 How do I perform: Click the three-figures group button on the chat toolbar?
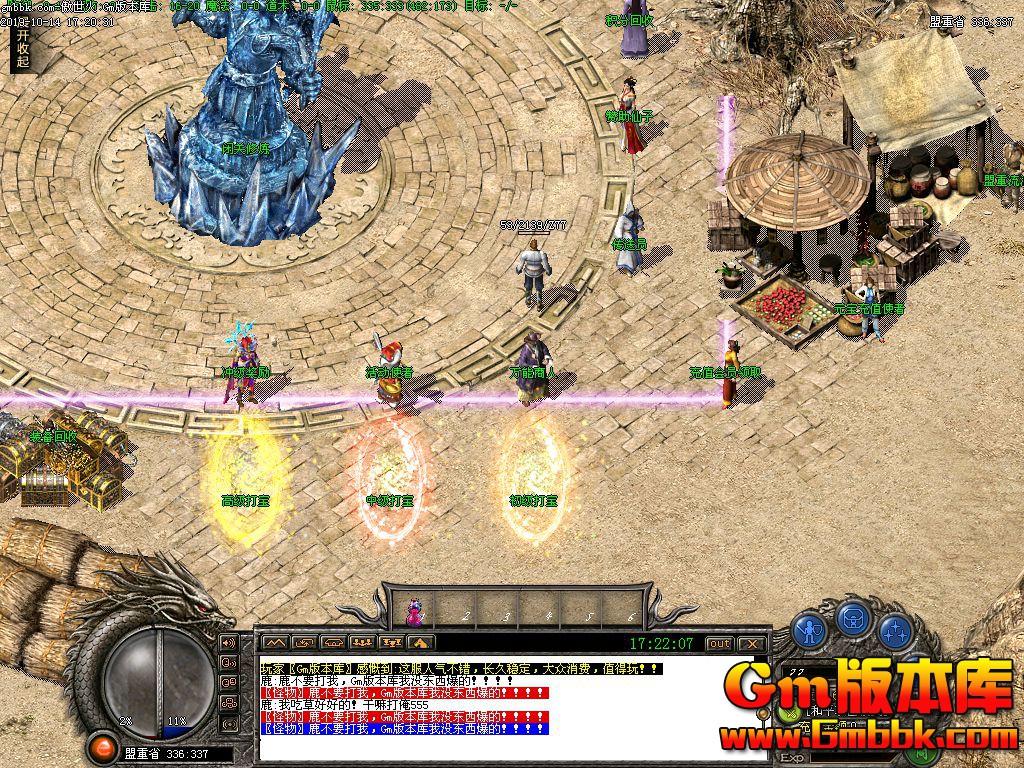point(363,642)
